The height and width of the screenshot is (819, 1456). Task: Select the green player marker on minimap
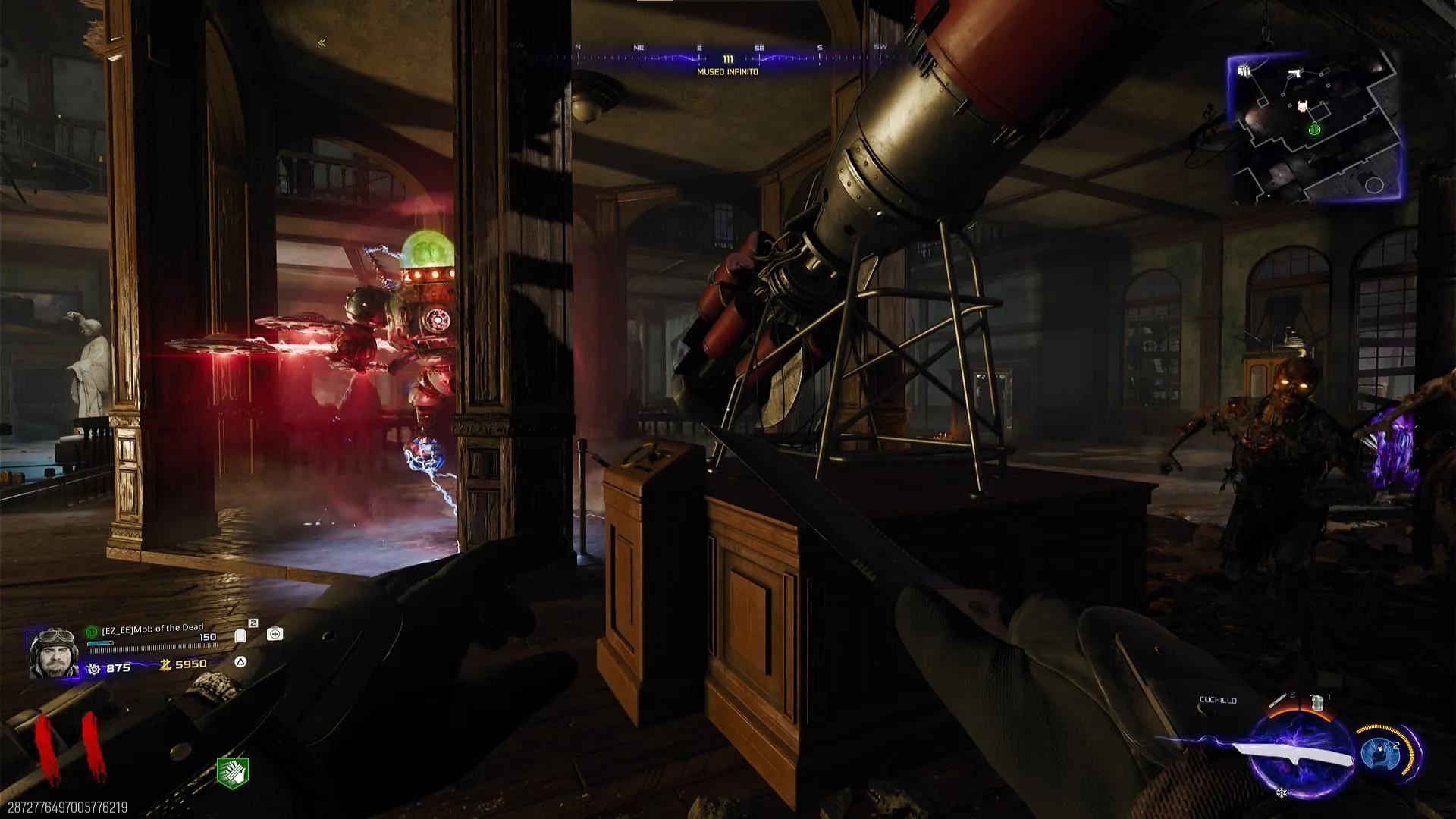pyautogui.click(x=1314, y=130)
